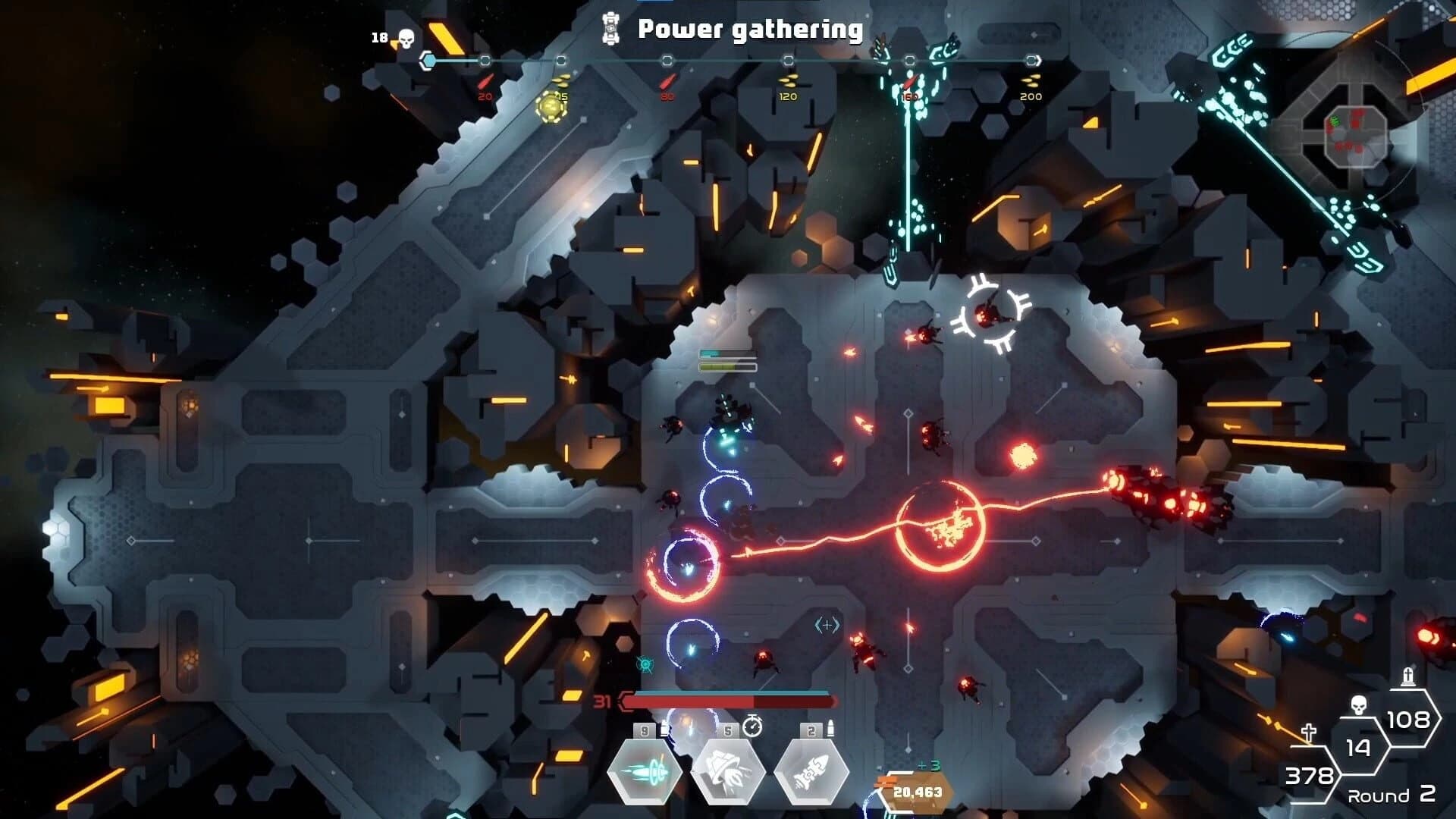This screenshot has height=819, width=1456.
Task: Click the revive cross icon next to 378
Action: point(1309,732)
